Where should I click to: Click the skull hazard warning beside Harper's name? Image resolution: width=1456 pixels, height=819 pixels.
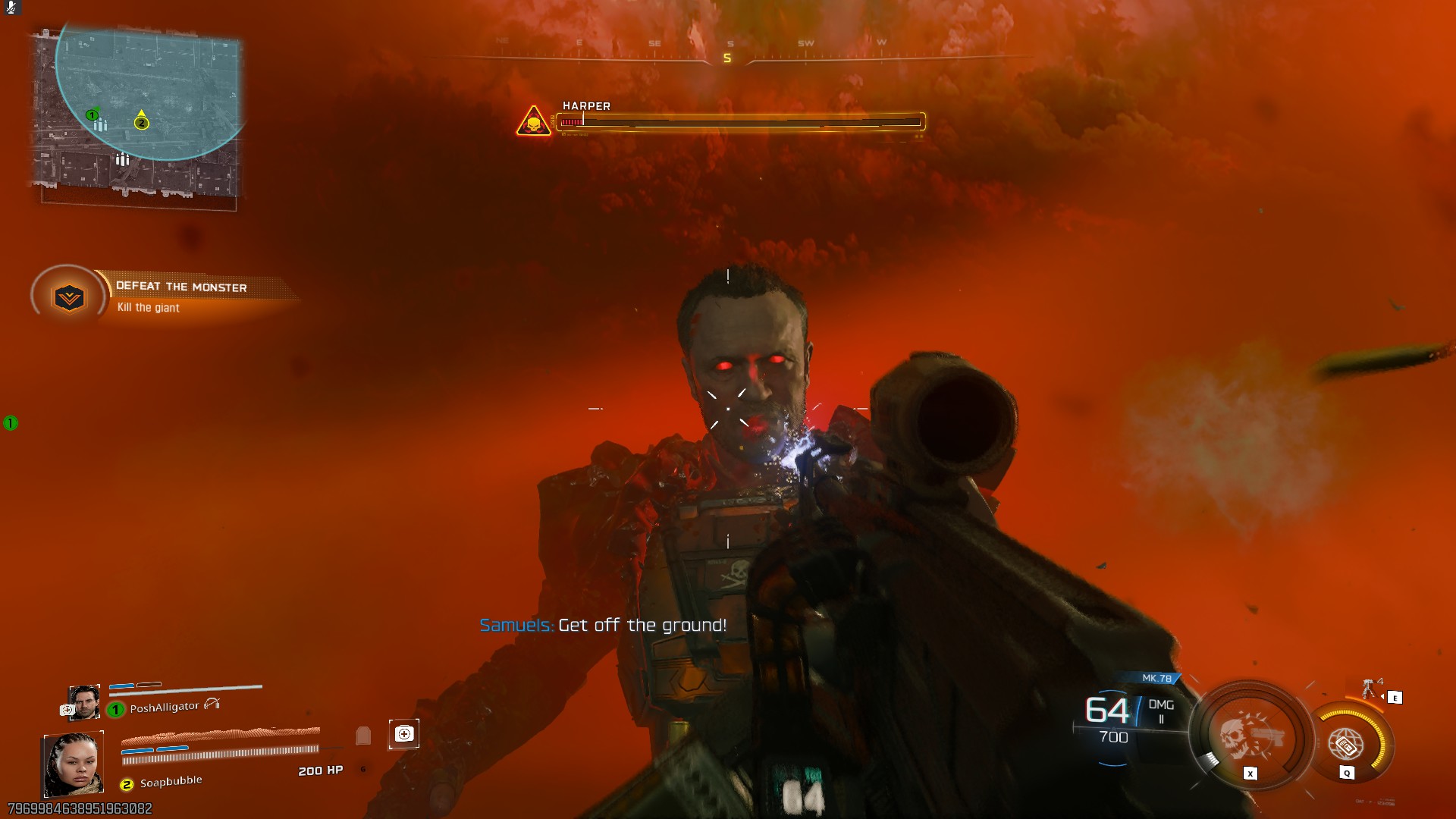coord(533,121)
